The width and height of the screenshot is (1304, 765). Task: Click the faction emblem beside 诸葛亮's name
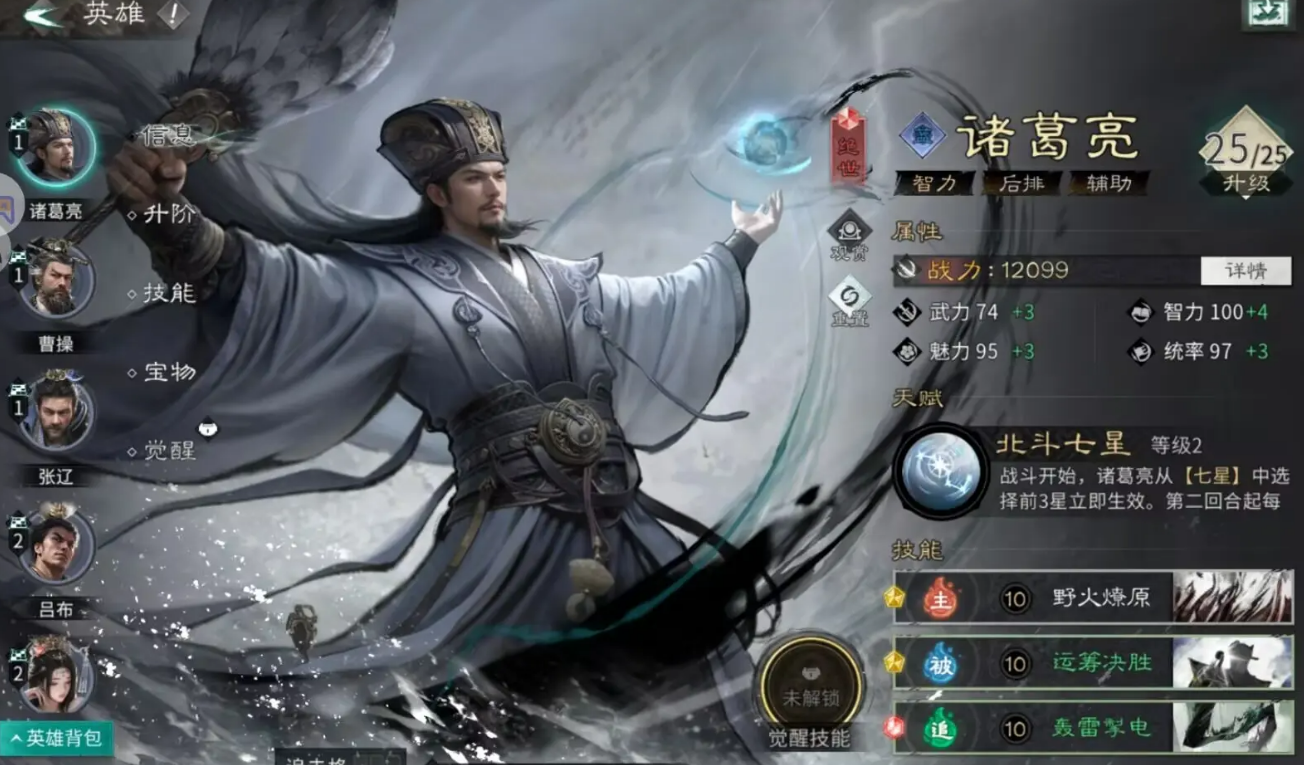(x=921, y=136)
